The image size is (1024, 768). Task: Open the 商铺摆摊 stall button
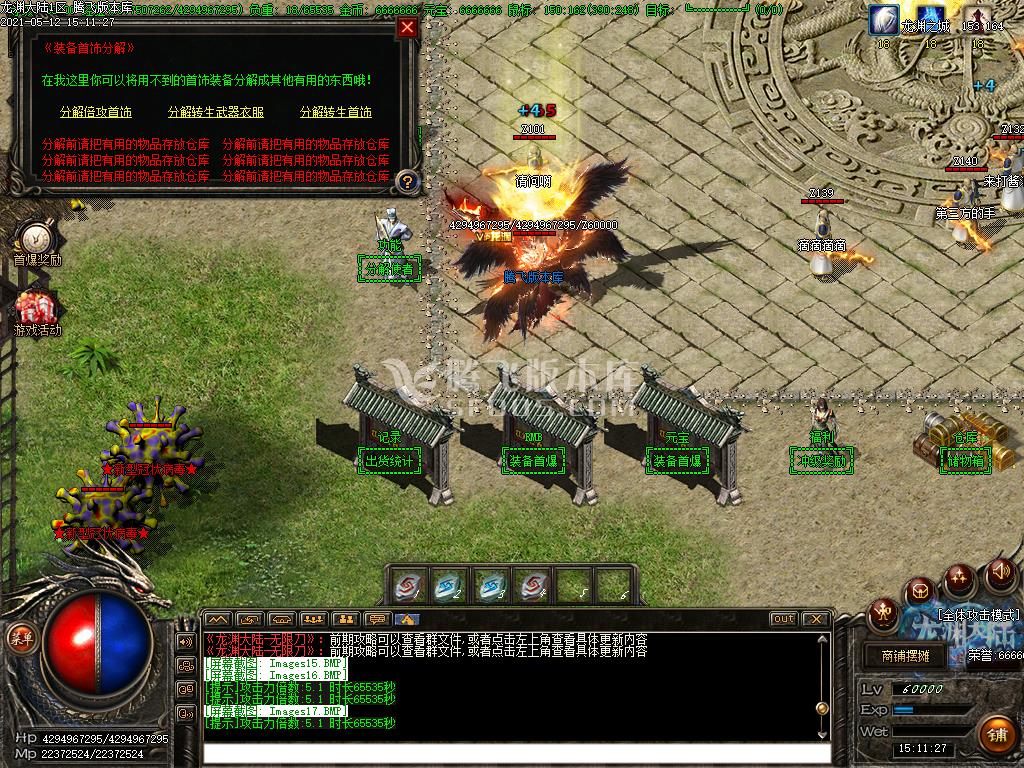click(905, 656)
